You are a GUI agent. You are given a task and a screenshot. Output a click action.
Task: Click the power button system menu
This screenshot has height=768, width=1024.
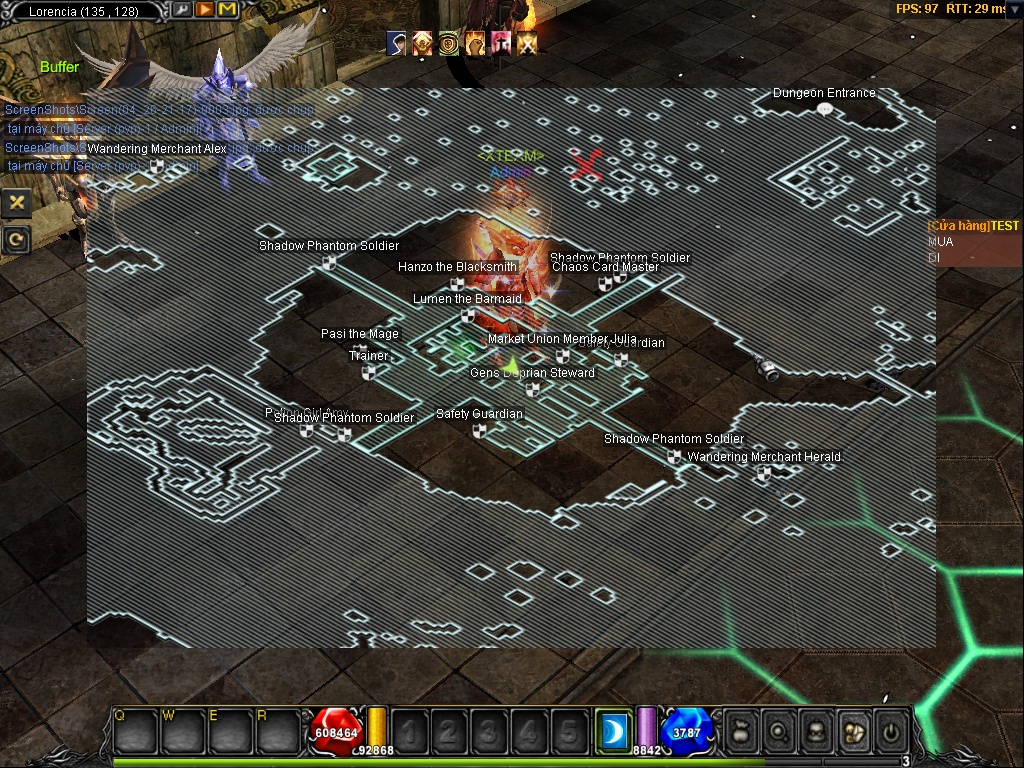(x=889, y=732)
